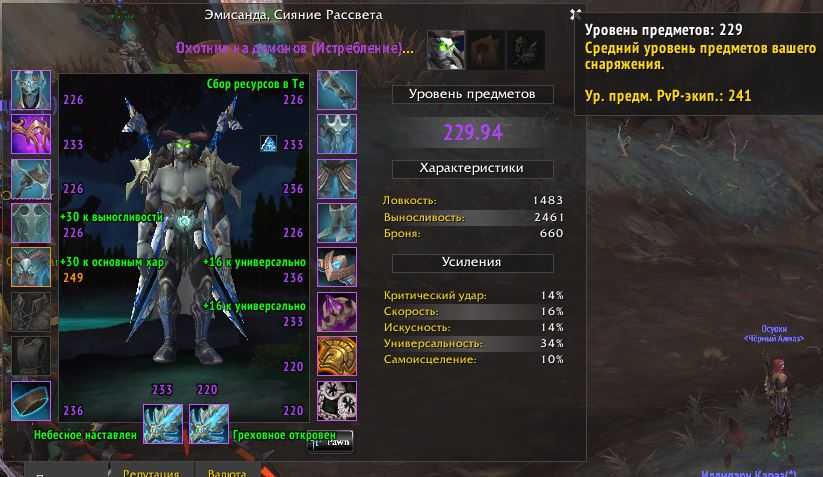Select the item level 233 main-hand glaive
823x477 pixels.
[161, 424]
